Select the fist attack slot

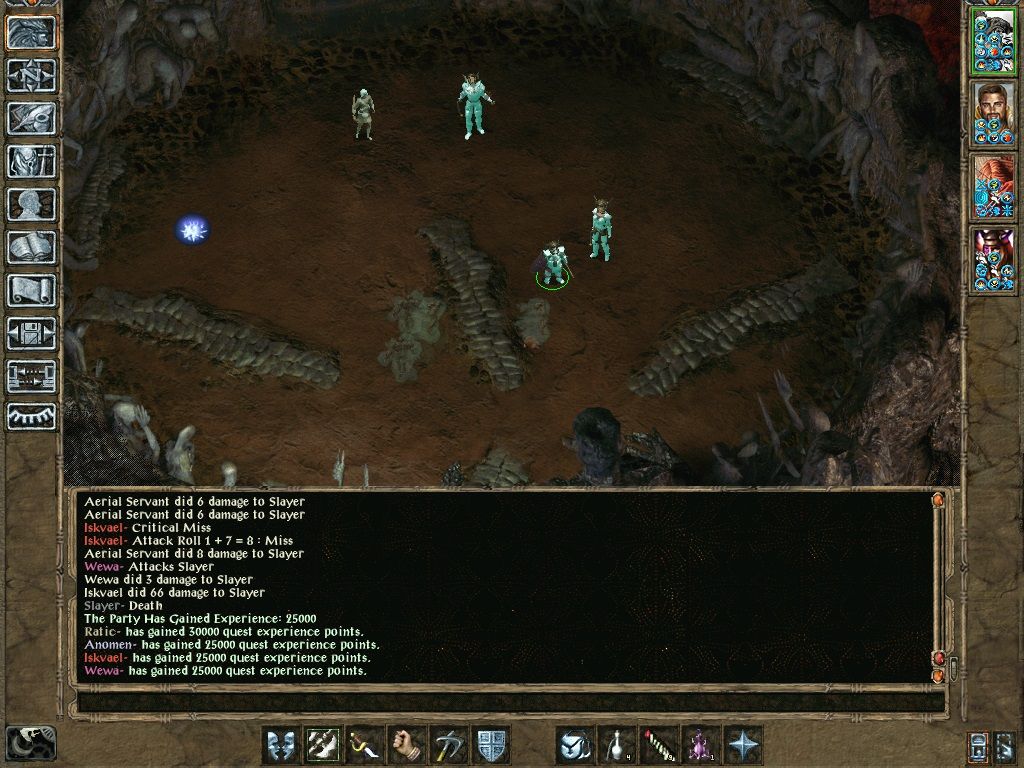(407, 745)
